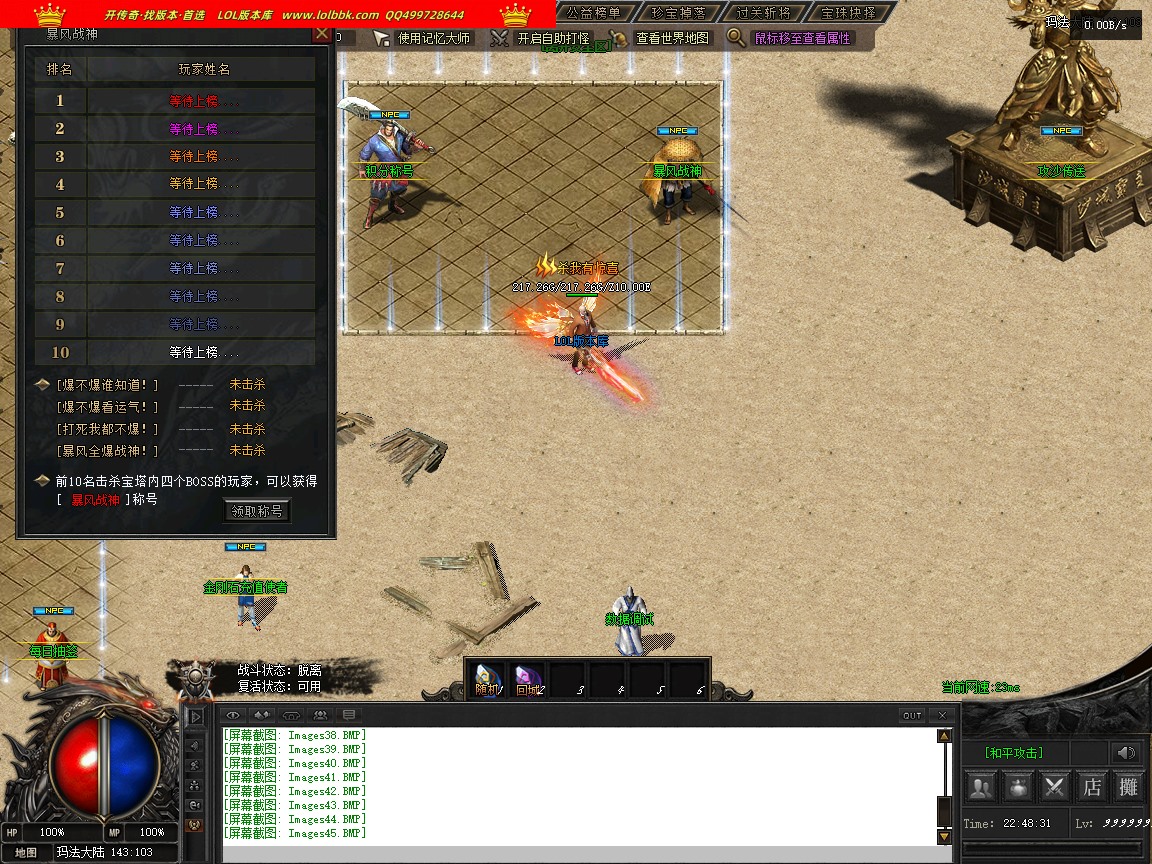Open the 宝珠抉择 tab

point(847,13)
